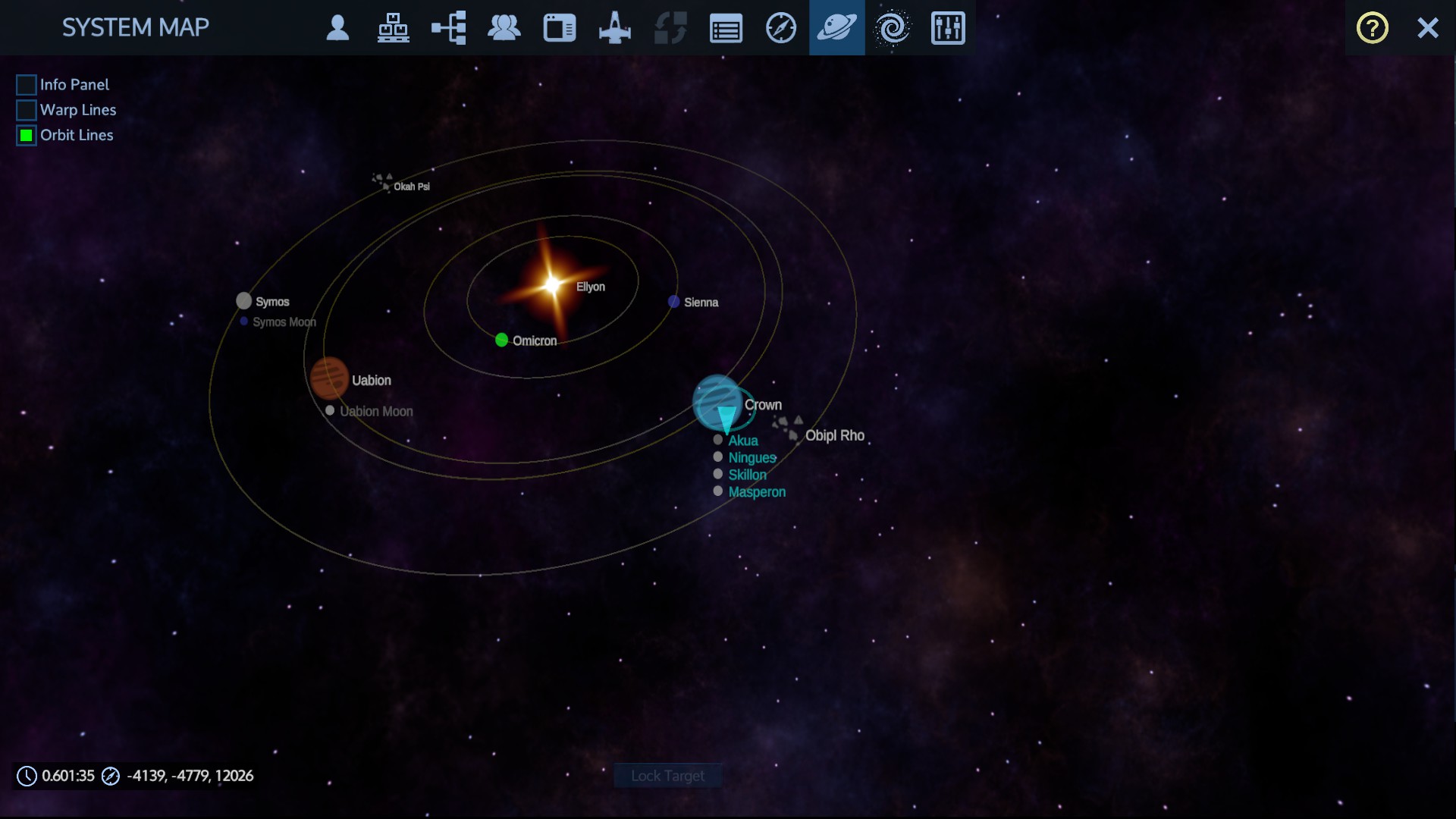
Task: Open the journal book tab
Action: 560,28
